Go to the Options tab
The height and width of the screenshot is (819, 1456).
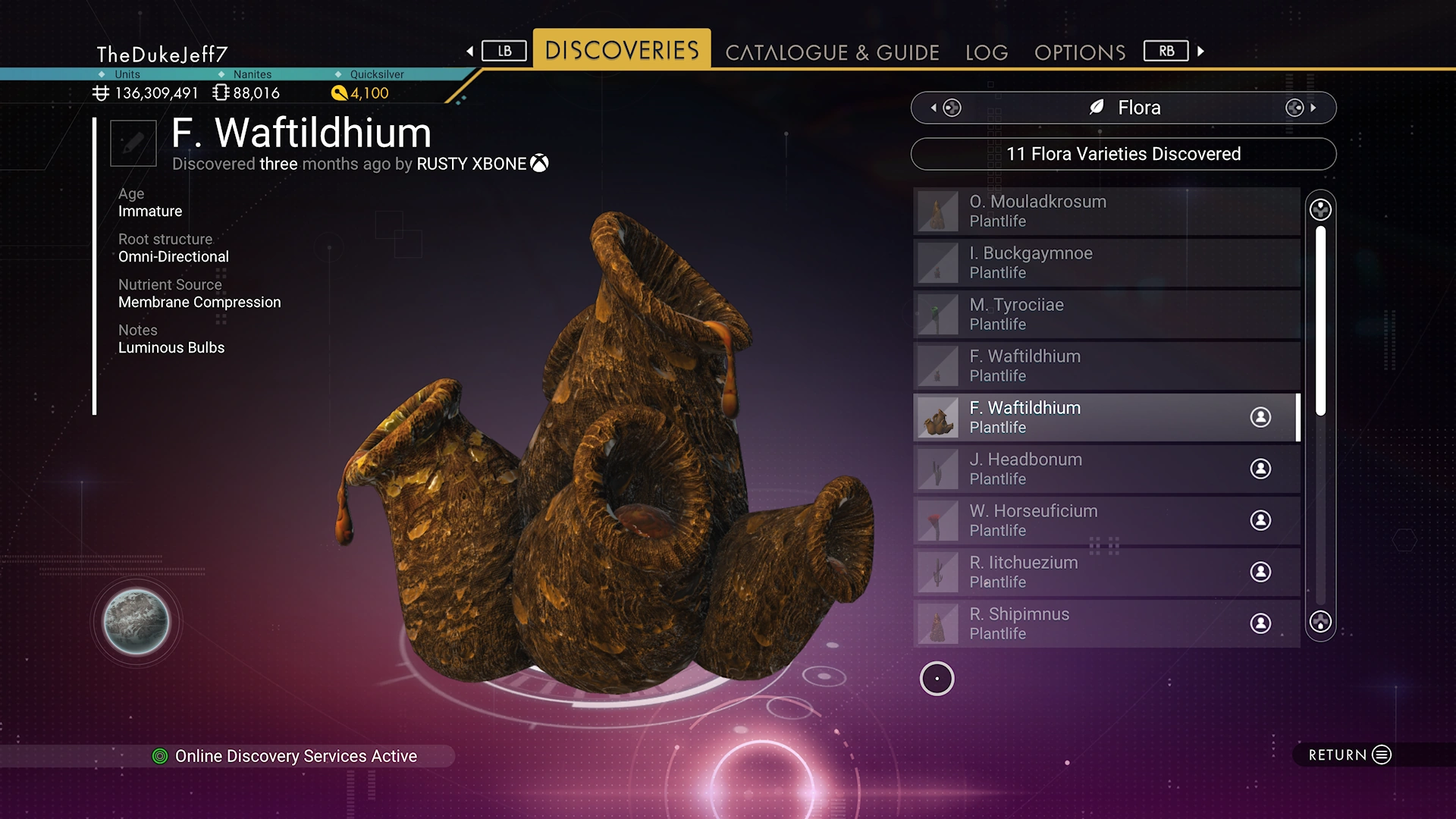[1080, 52]
